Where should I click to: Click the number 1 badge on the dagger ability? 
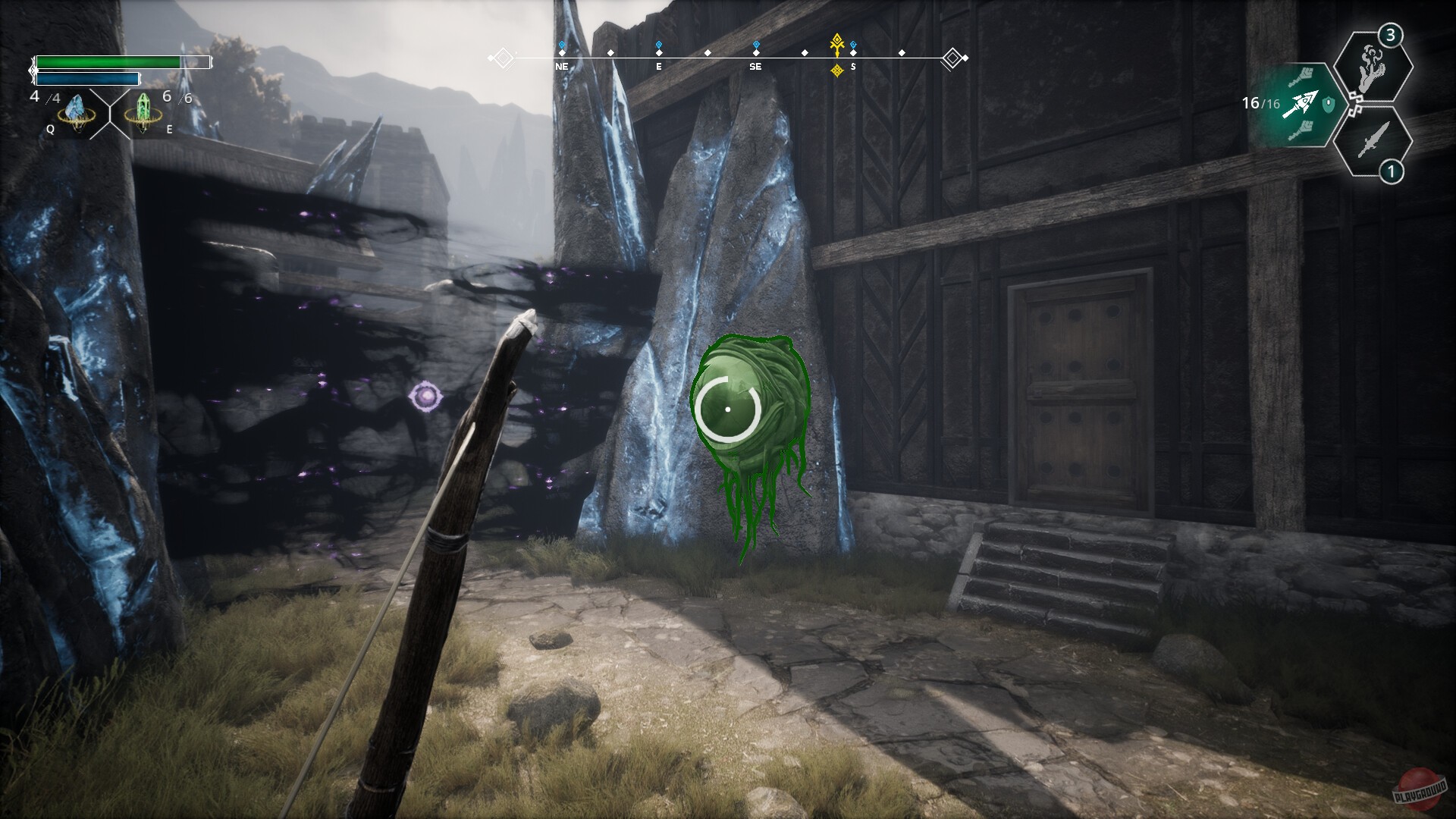point(1392,171)
